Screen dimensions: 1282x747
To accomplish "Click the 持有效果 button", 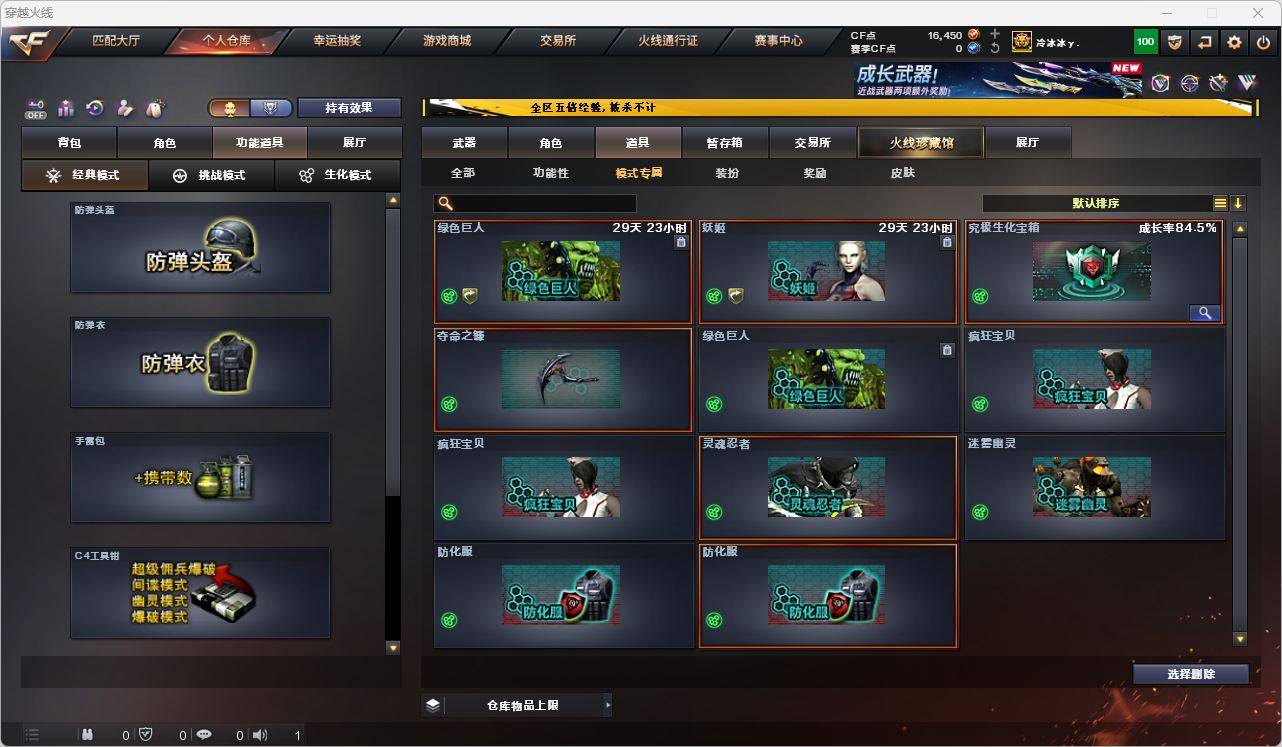I will [x=349, y=107].
